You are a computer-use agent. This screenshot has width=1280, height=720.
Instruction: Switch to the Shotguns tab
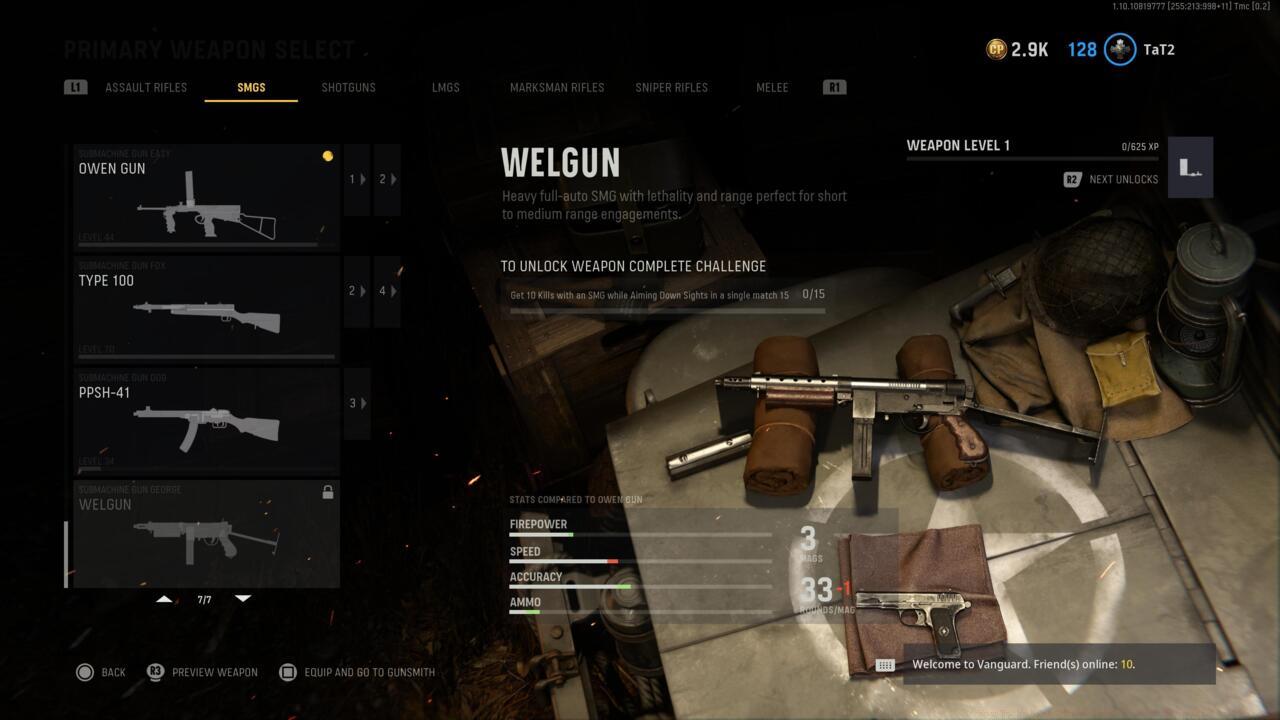click(348, 87)
